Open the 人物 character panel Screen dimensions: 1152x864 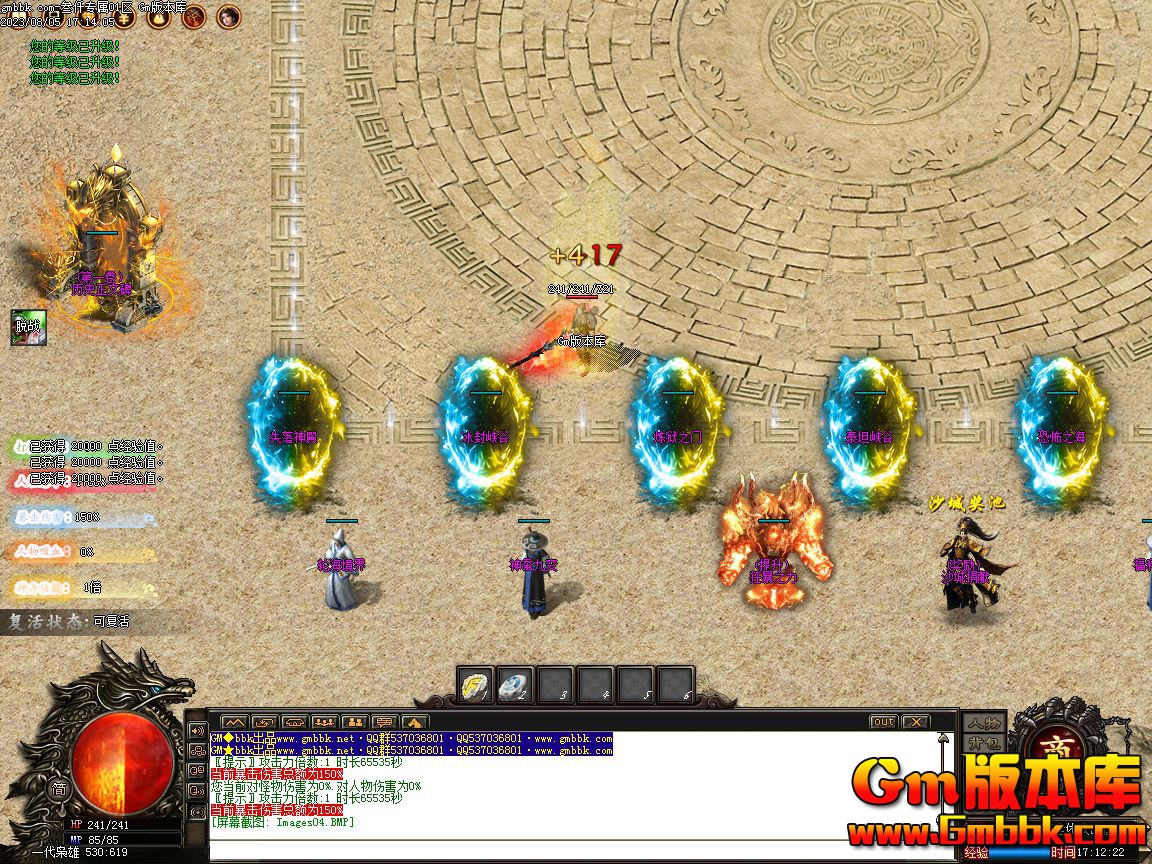click(983, 723)
